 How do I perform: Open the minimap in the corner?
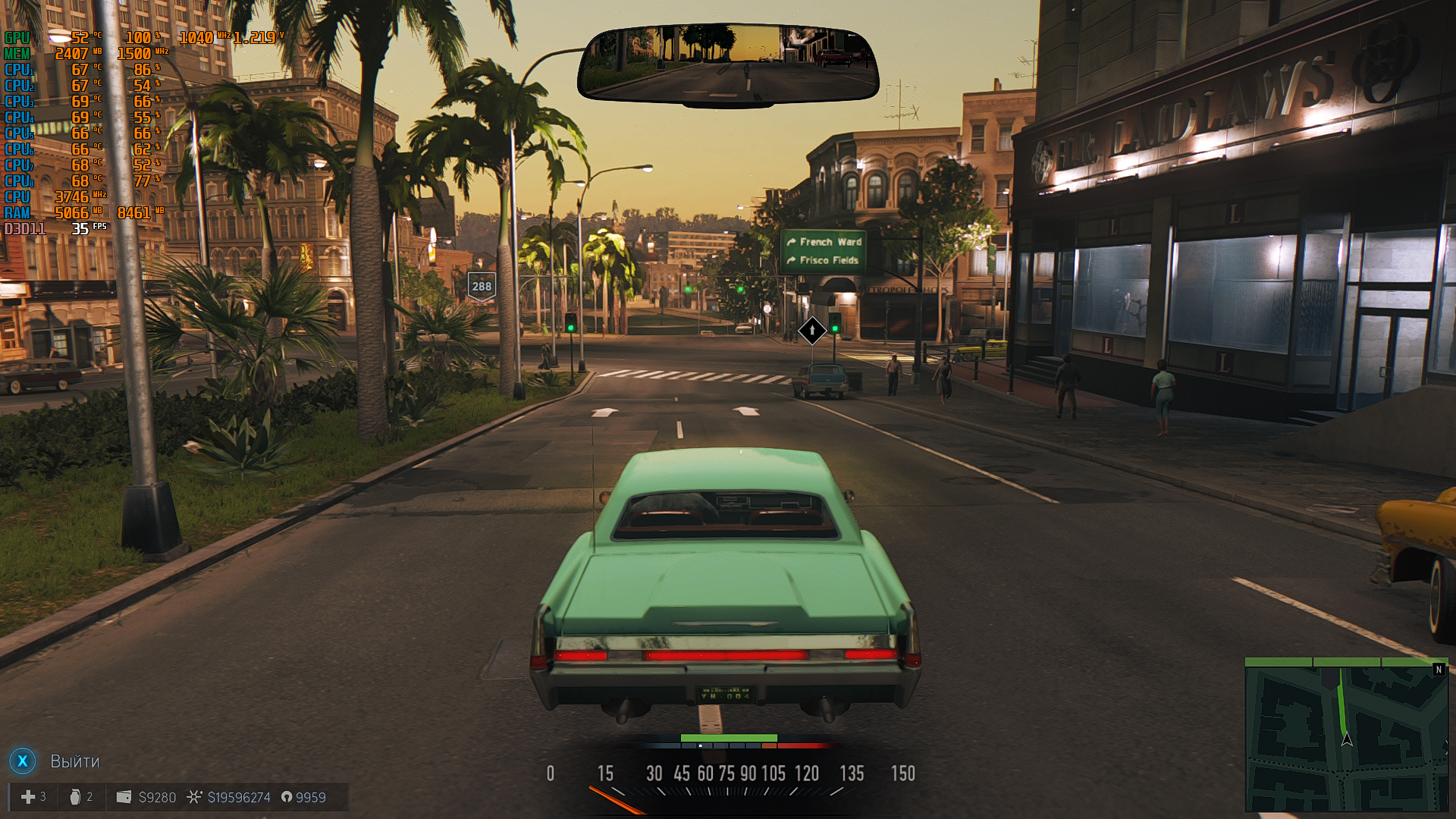pos(1346,734)
